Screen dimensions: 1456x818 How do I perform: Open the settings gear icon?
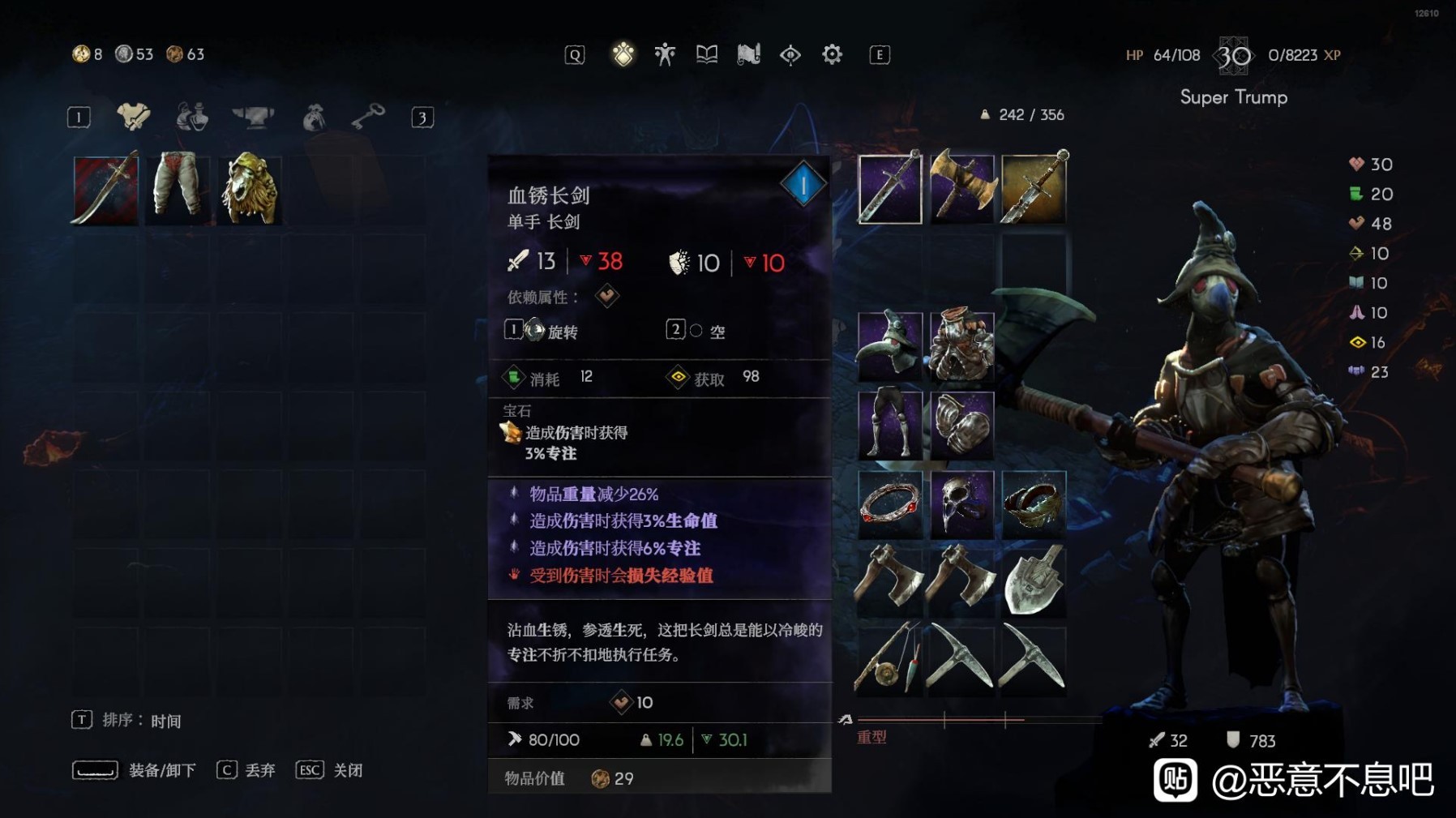tap(832, 54)
